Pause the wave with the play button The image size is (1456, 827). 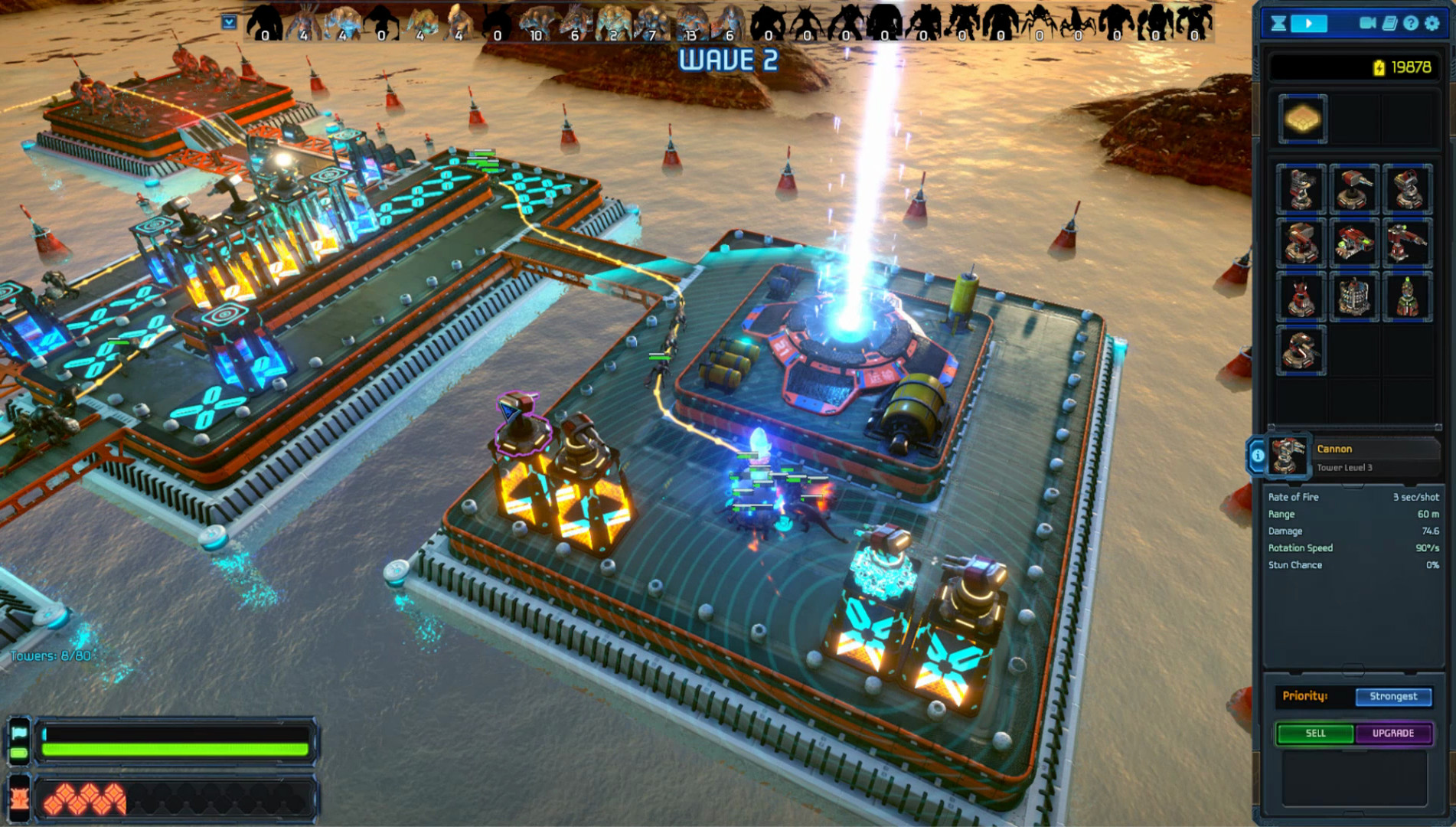pyautogui.click(x=1309, y=23)
